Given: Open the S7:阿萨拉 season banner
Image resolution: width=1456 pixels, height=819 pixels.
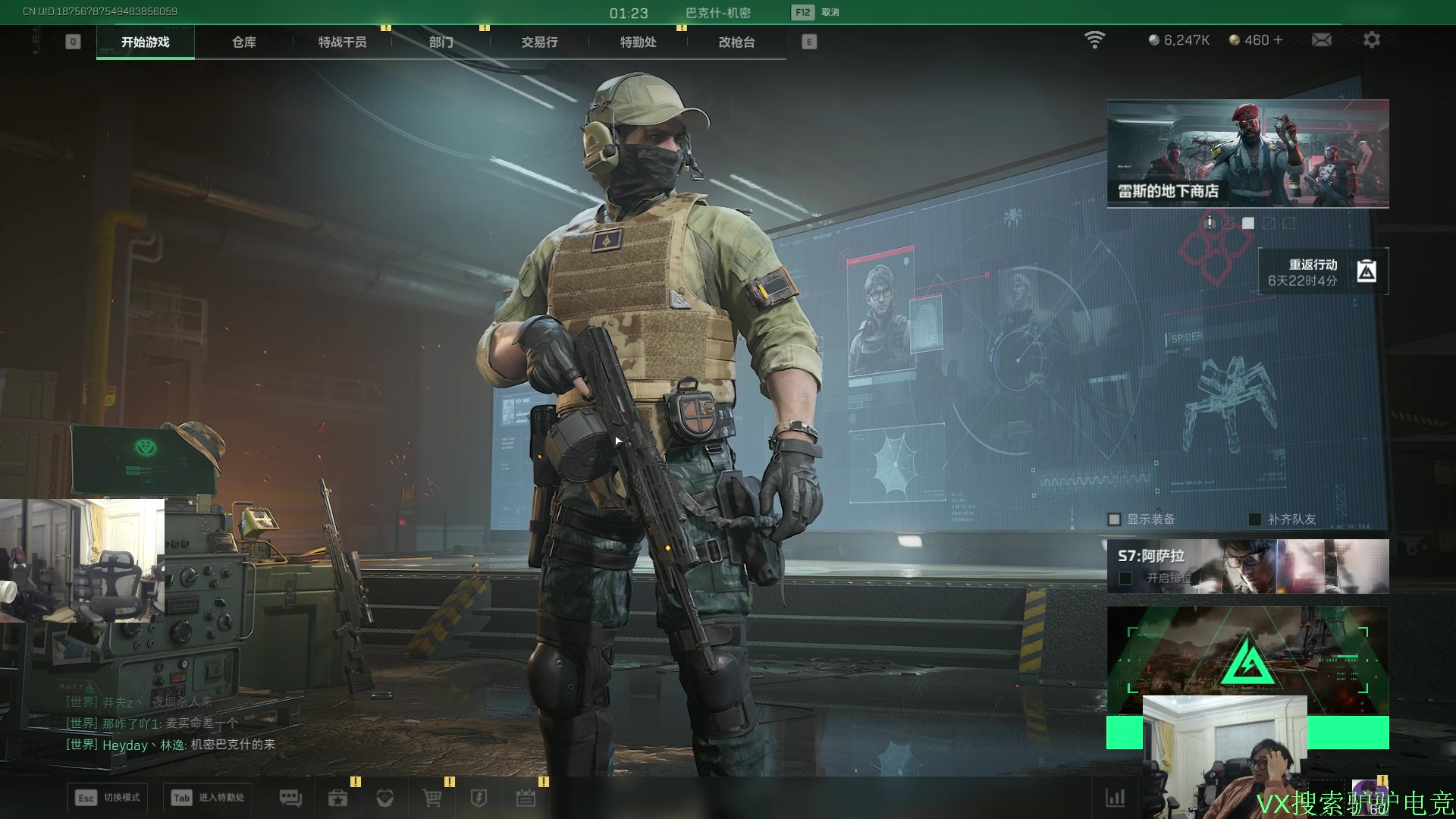Looking at the screenshot, I should (1247, 566).
